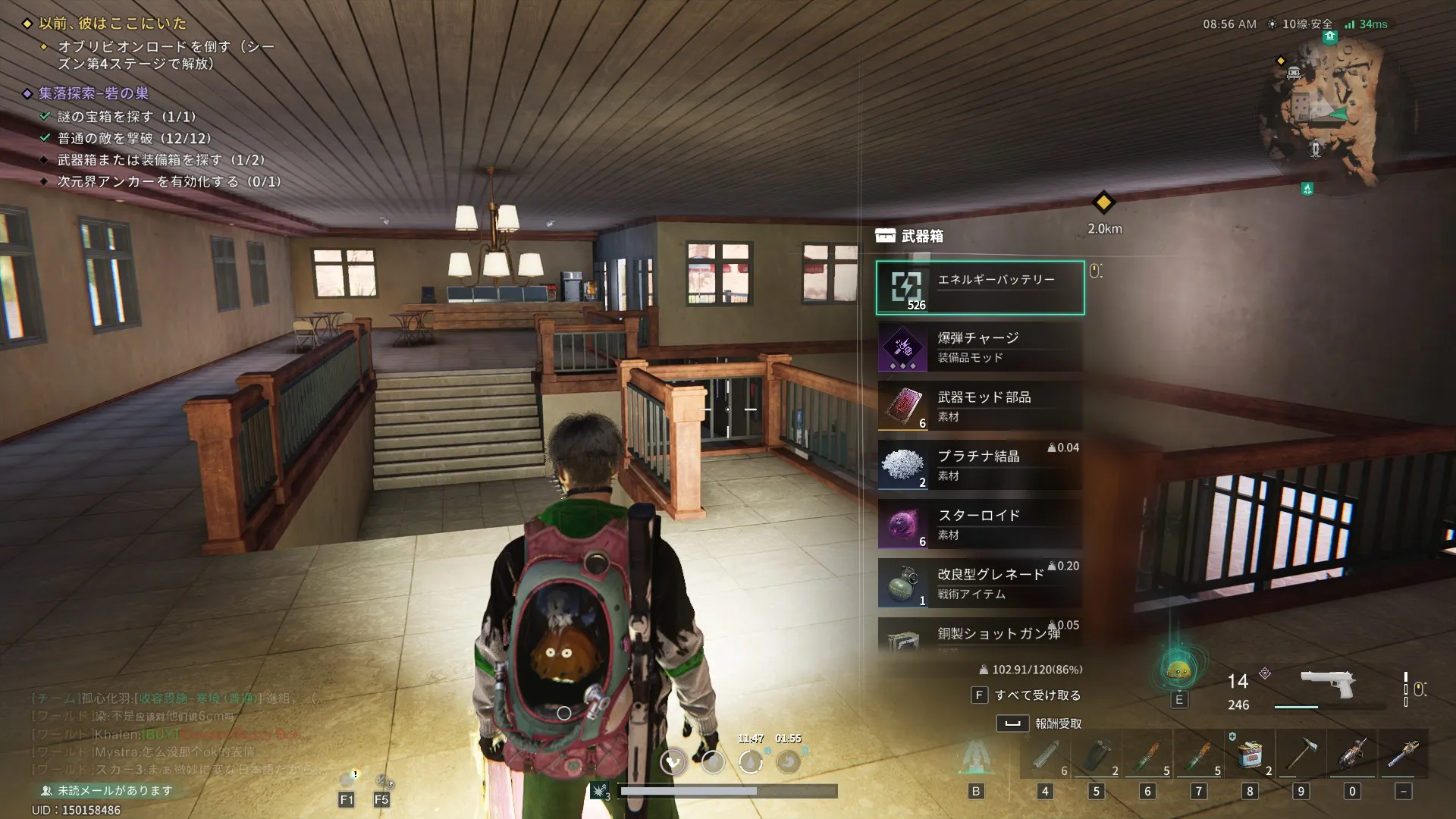Screen dimensions: 1456x819
Task: Select the equipped pistol weapon icon
Action: (1327, 684)
